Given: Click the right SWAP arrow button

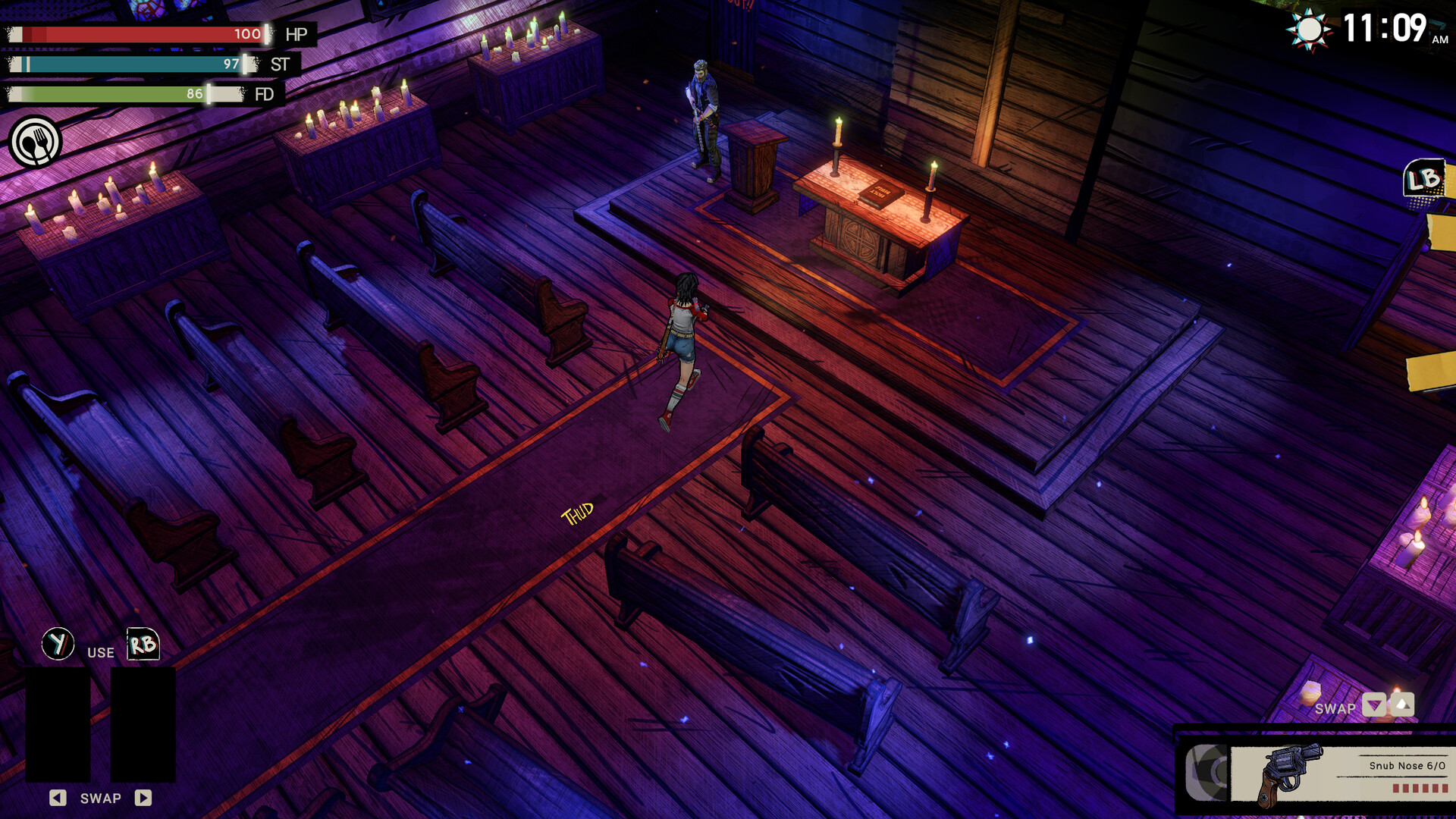Looking at the screenshot, I should coord(144,798).
